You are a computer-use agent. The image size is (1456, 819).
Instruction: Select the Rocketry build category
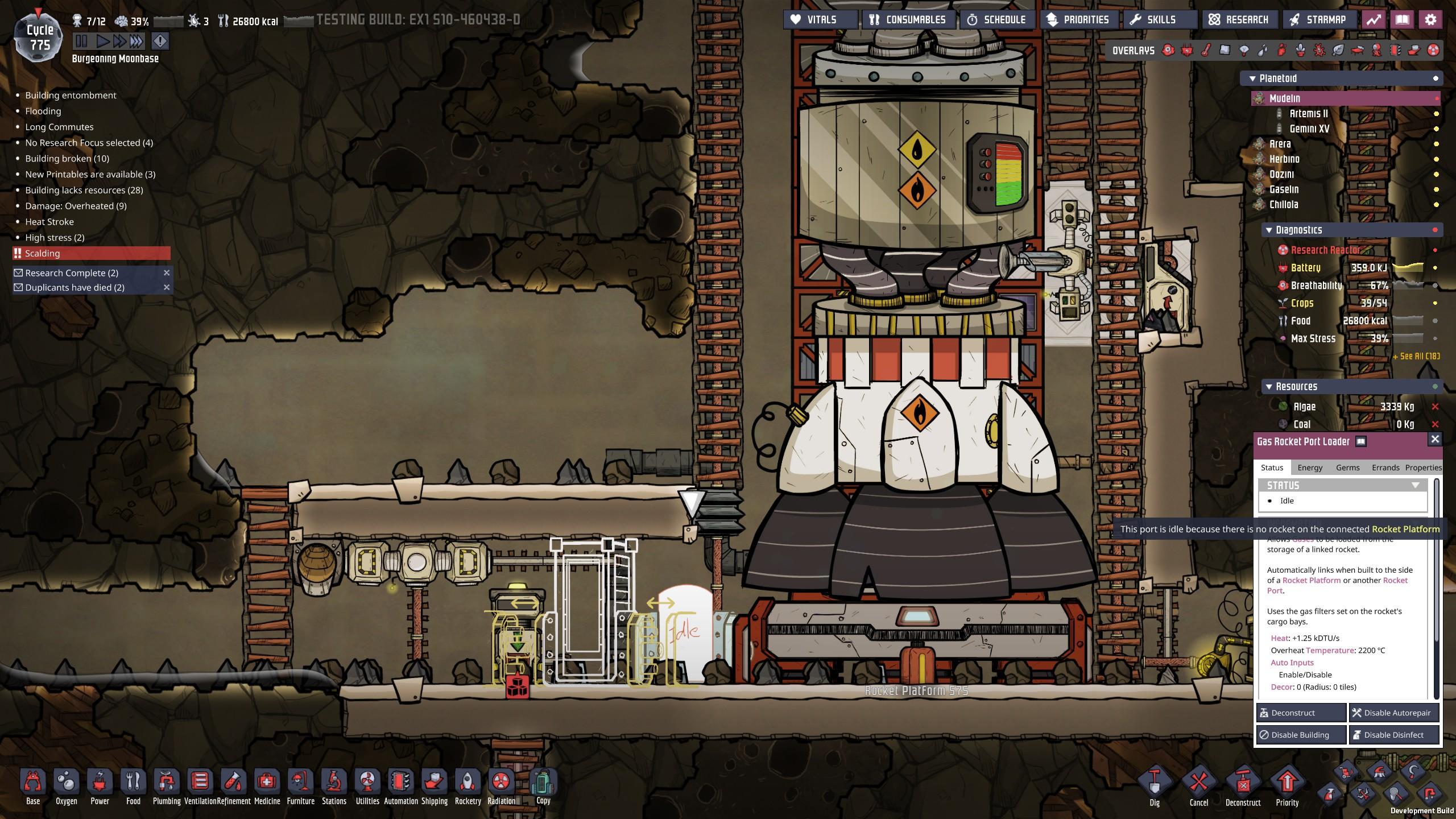click(x=468, y=786)
